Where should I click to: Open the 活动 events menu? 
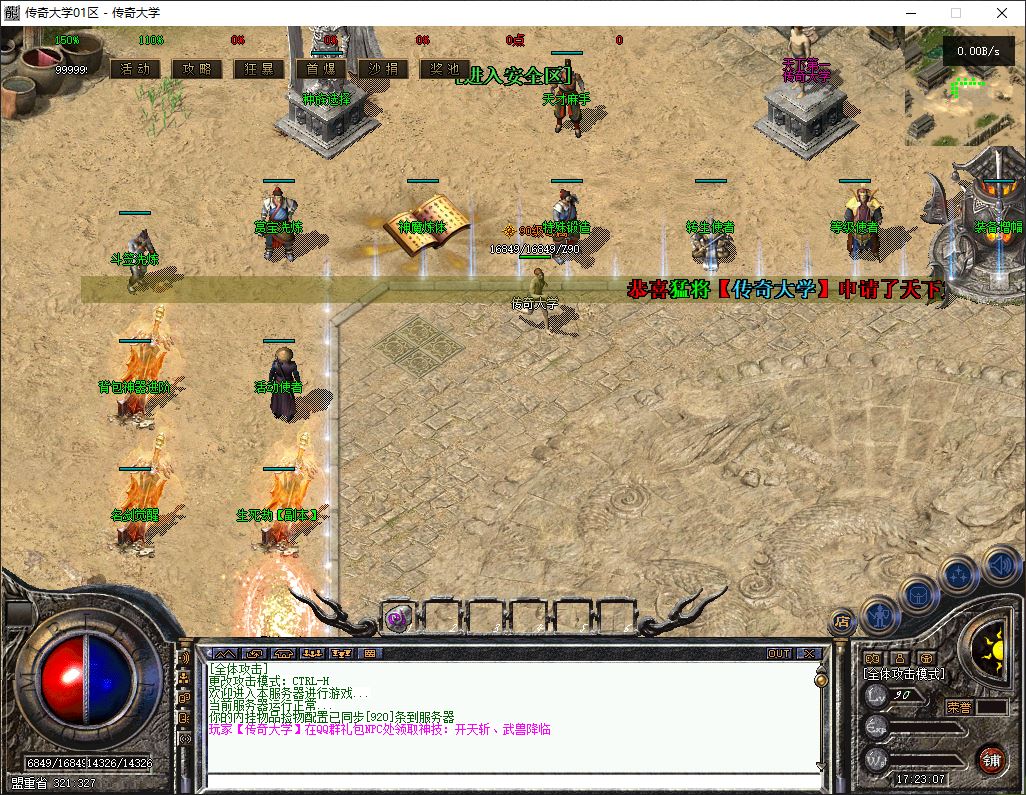135,69
